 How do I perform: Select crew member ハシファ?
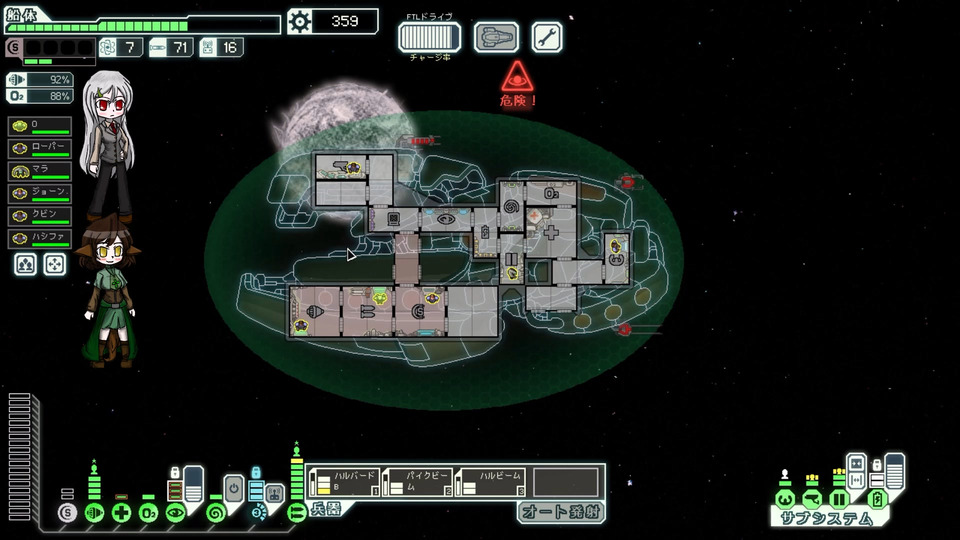click(x=40, y=239)
